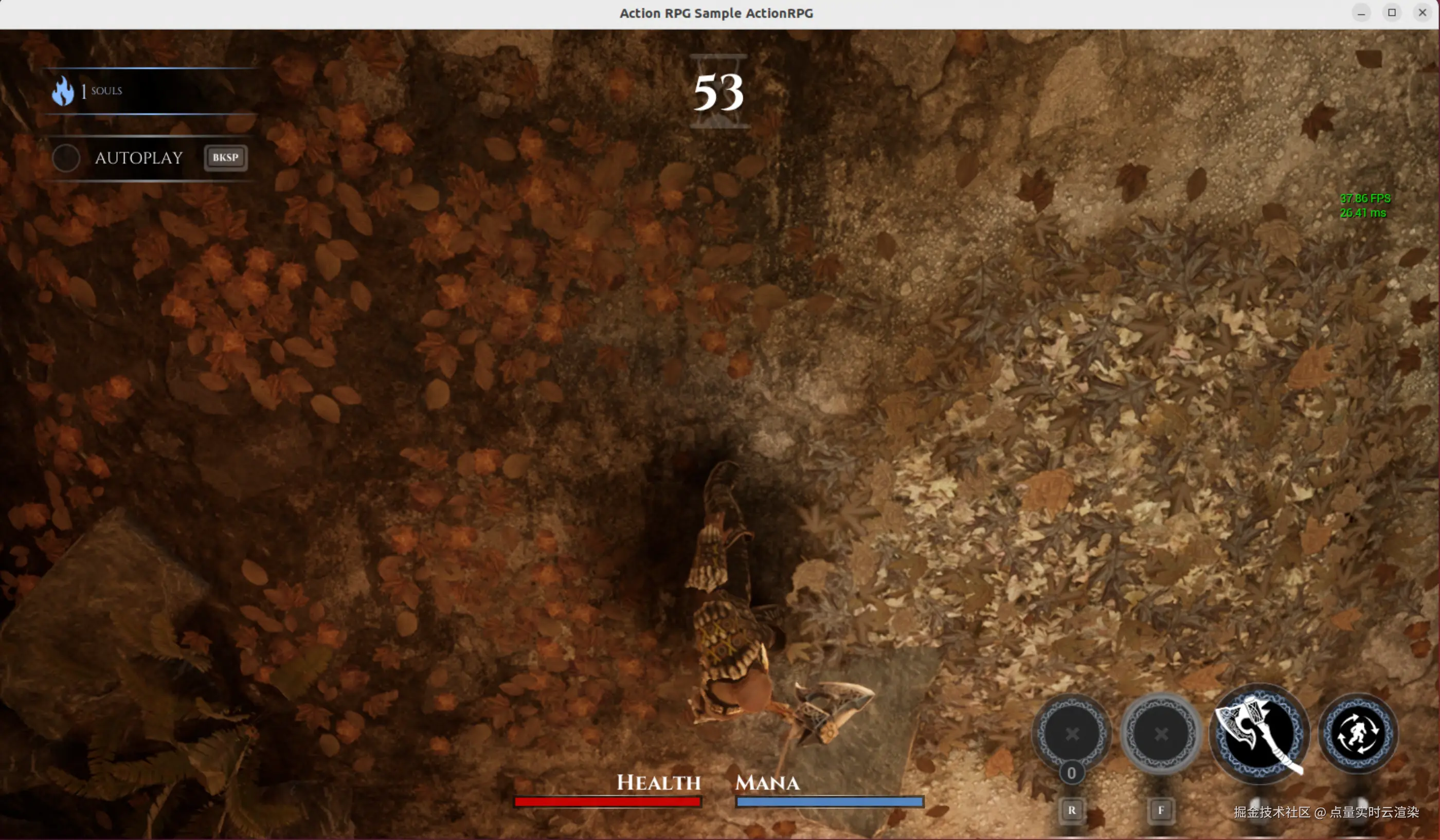Click the R keybind indicator

[1072, 810]
